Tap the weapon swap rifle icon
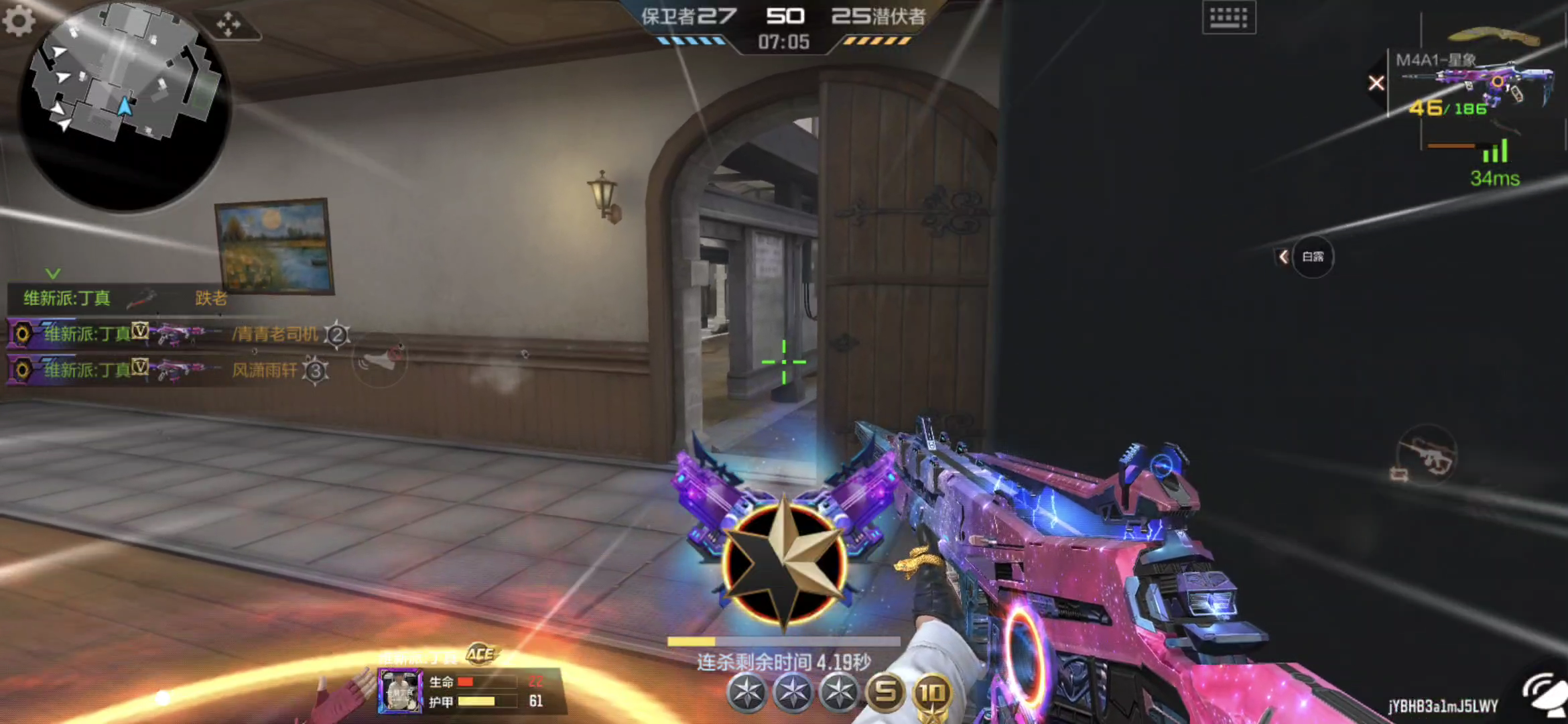This screenshot has height=724, width=1568. (1427, 457)
